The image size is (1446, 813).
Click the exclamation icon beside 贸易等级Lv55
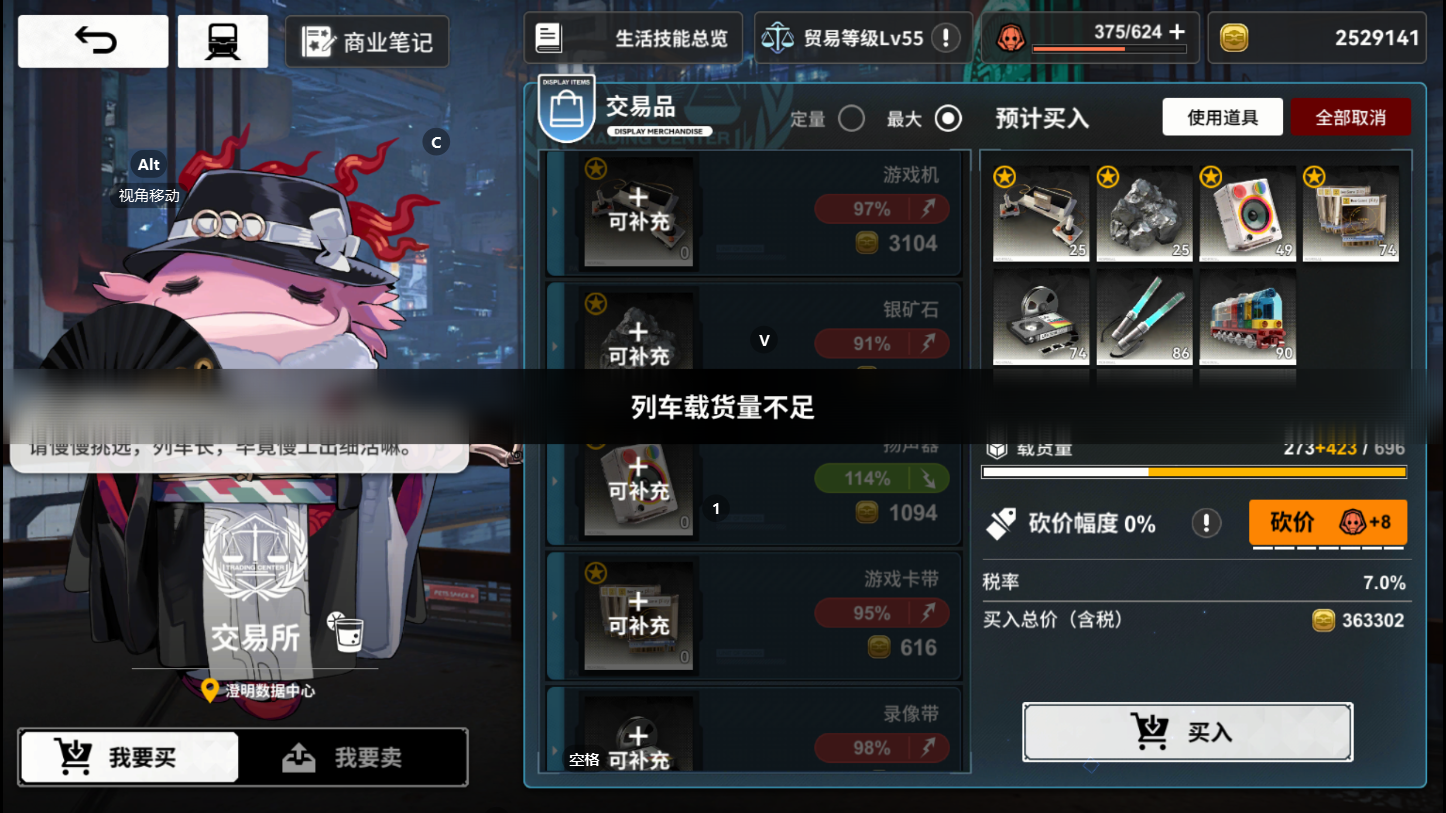tap(946, 38)
